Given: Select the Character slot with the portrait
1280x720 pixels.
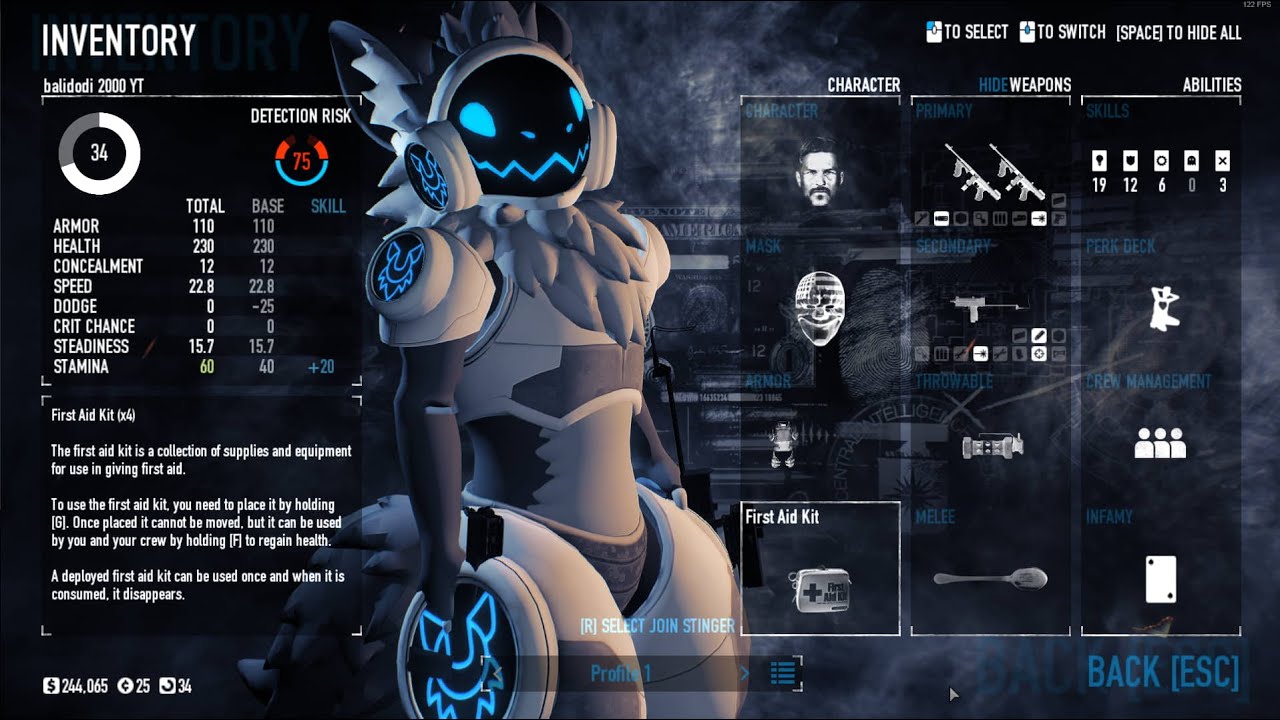Looking at the screenshot, I should (820, 172).
